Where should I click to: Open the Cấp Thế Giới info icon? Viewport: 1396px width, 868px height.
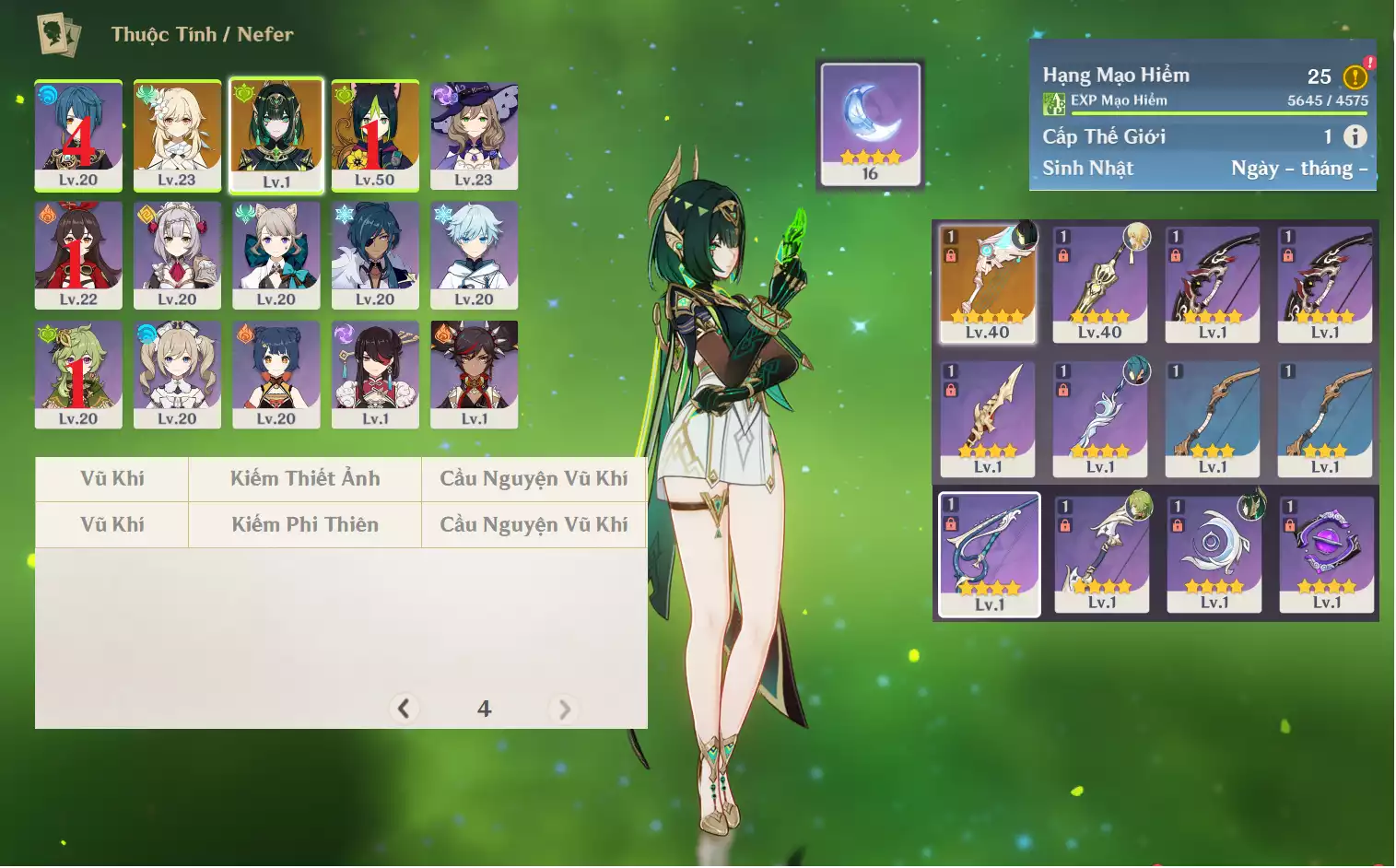(1355, 137)
